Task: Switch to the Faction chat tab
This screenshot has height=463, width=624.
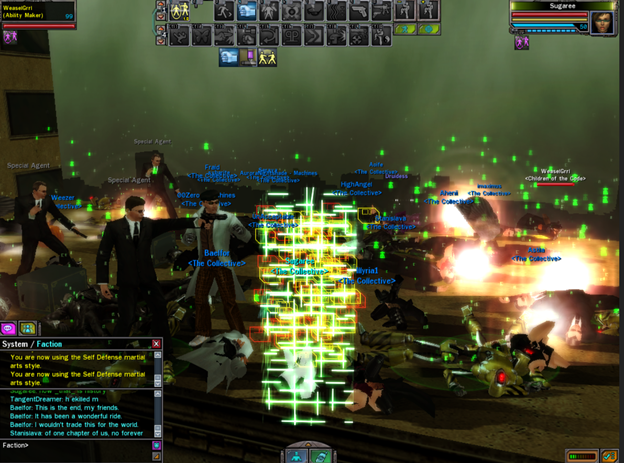Action: point(47,344)
